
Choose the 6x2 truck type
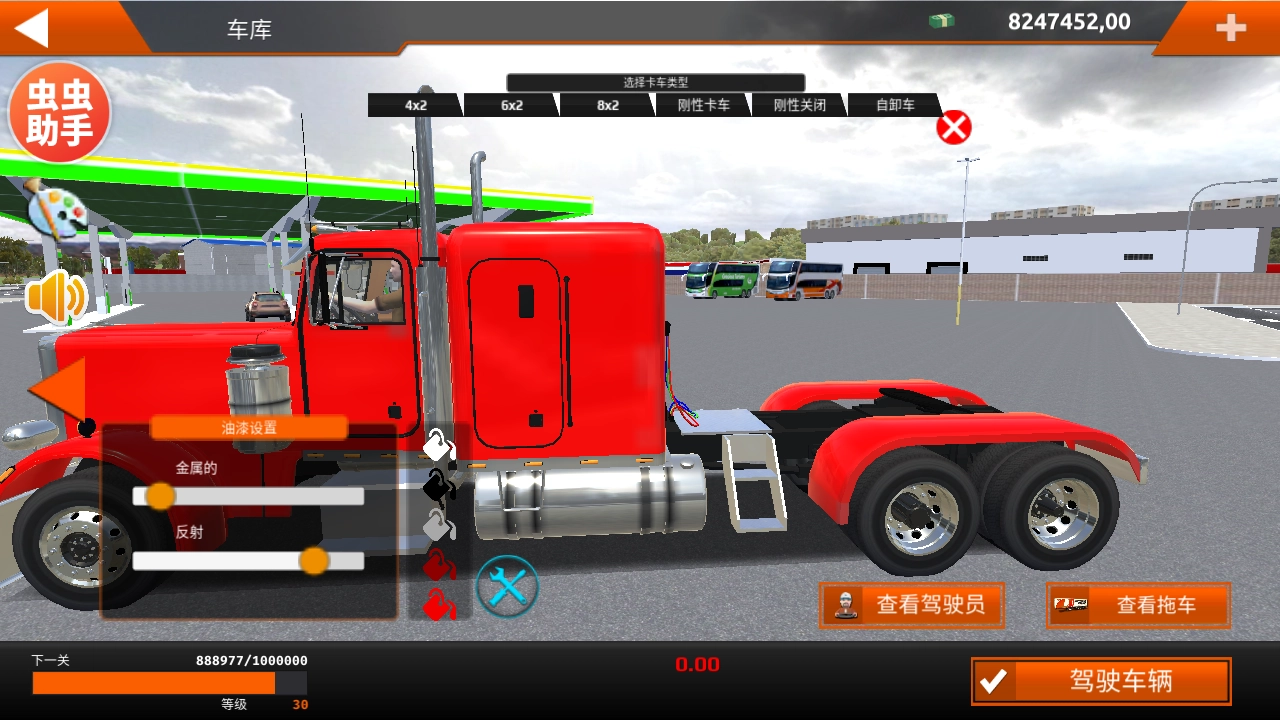click(512, 105)
